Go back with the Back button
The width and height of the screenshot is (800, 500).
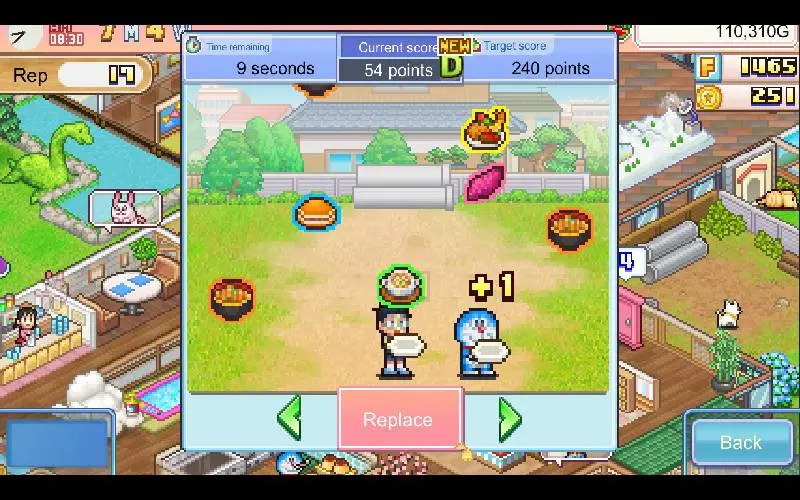tap(740, 442)
